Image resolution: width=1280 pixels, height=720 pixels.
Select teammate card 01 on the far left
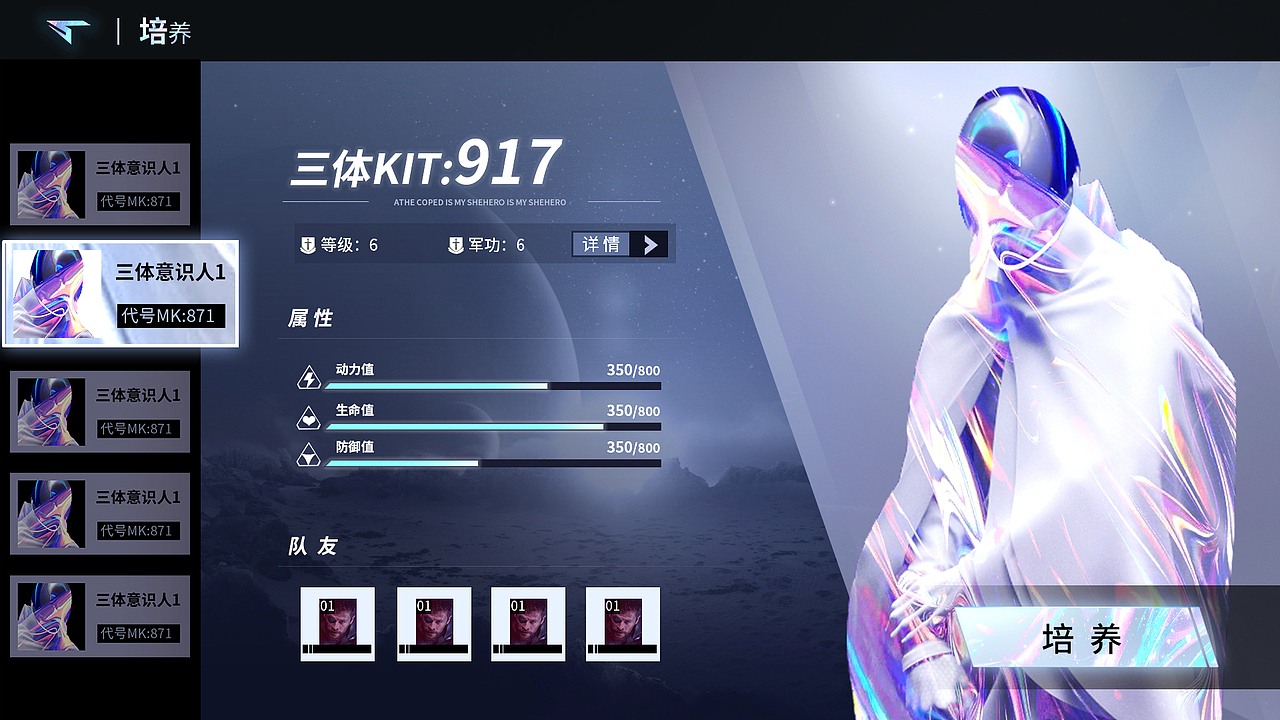click(x=337, y=622)
